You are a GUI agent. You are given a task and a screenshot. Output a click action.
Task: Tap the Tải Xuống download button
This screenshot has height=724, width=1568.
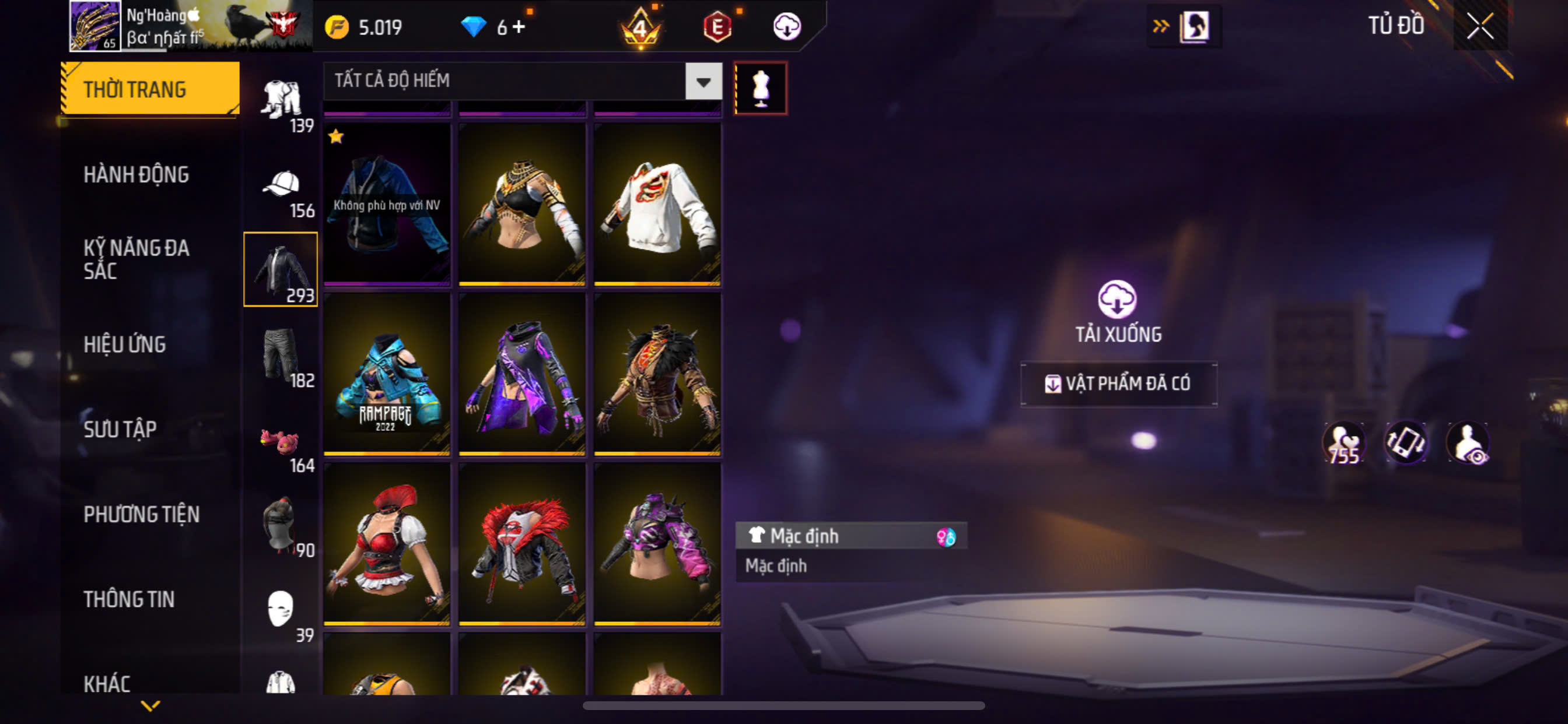[1118, 311]
